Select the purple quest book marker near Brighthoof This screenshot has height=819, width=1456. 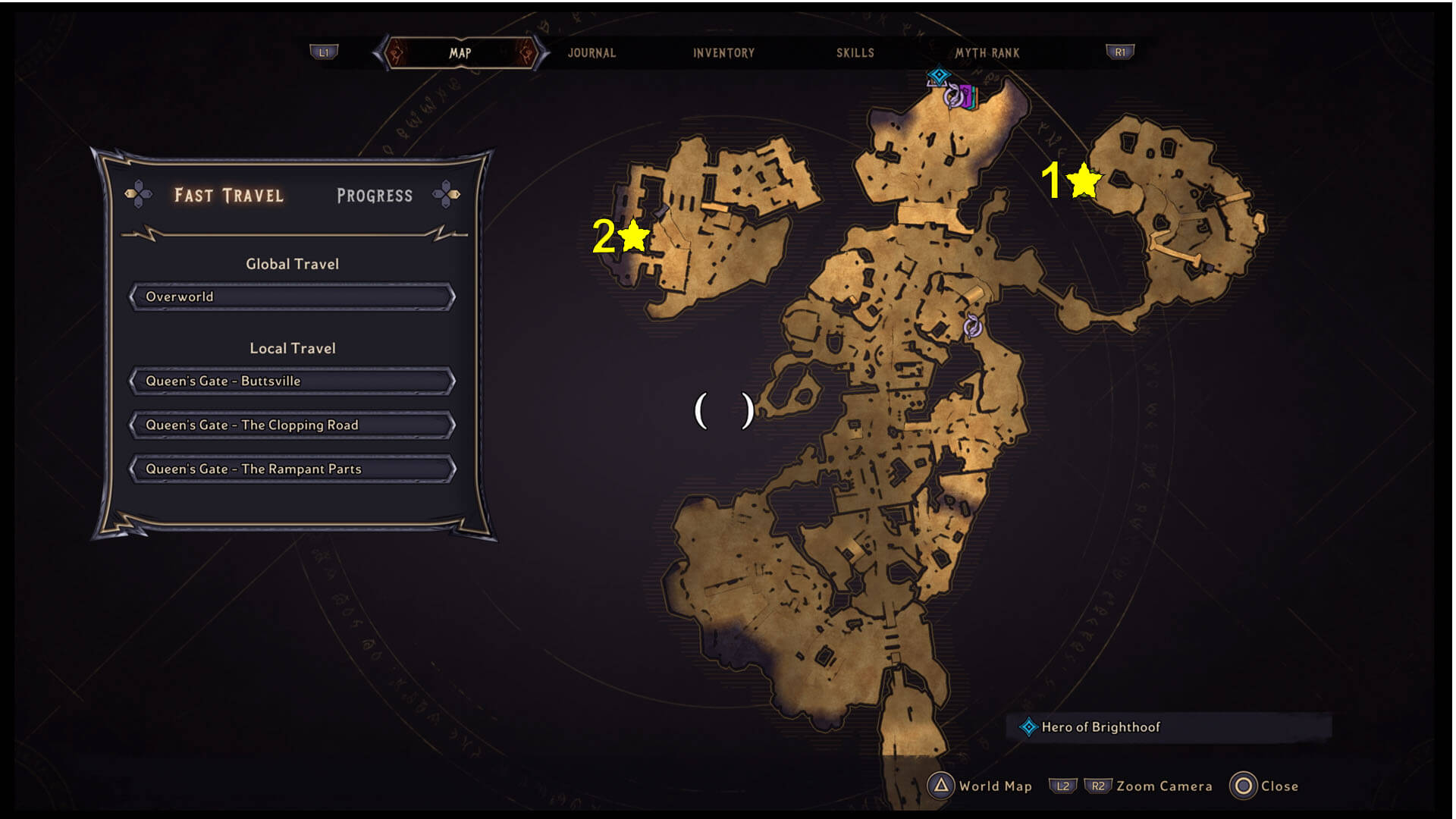[x=965, y=96]
